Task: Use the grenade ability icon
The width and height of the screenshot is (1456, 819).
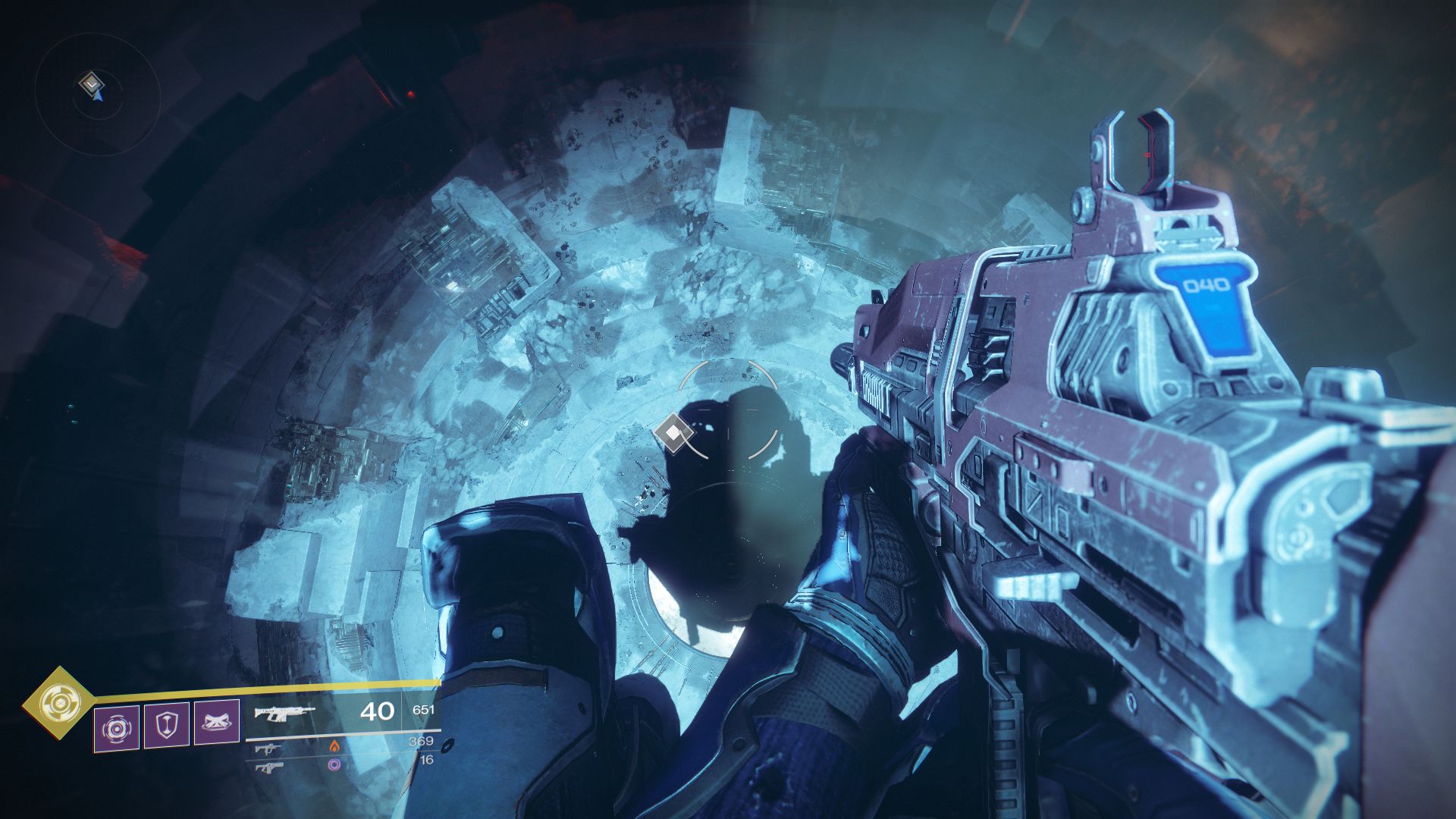Action: click(x=116, y=728)
